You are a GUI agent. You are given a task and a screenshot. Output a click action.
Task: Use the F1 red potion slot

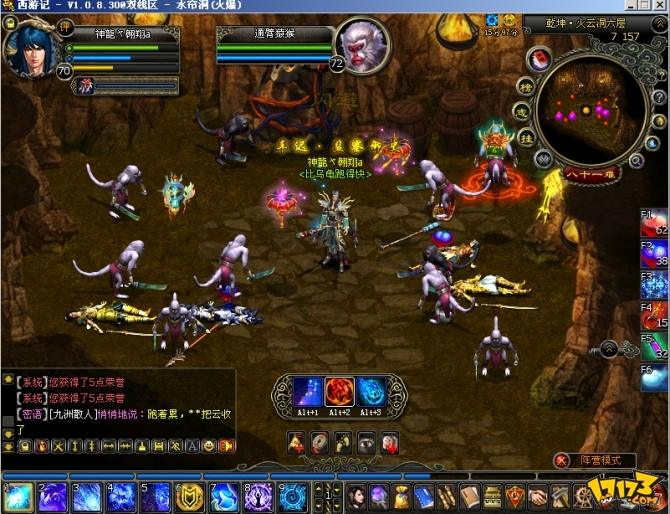(x=655, y=224)
